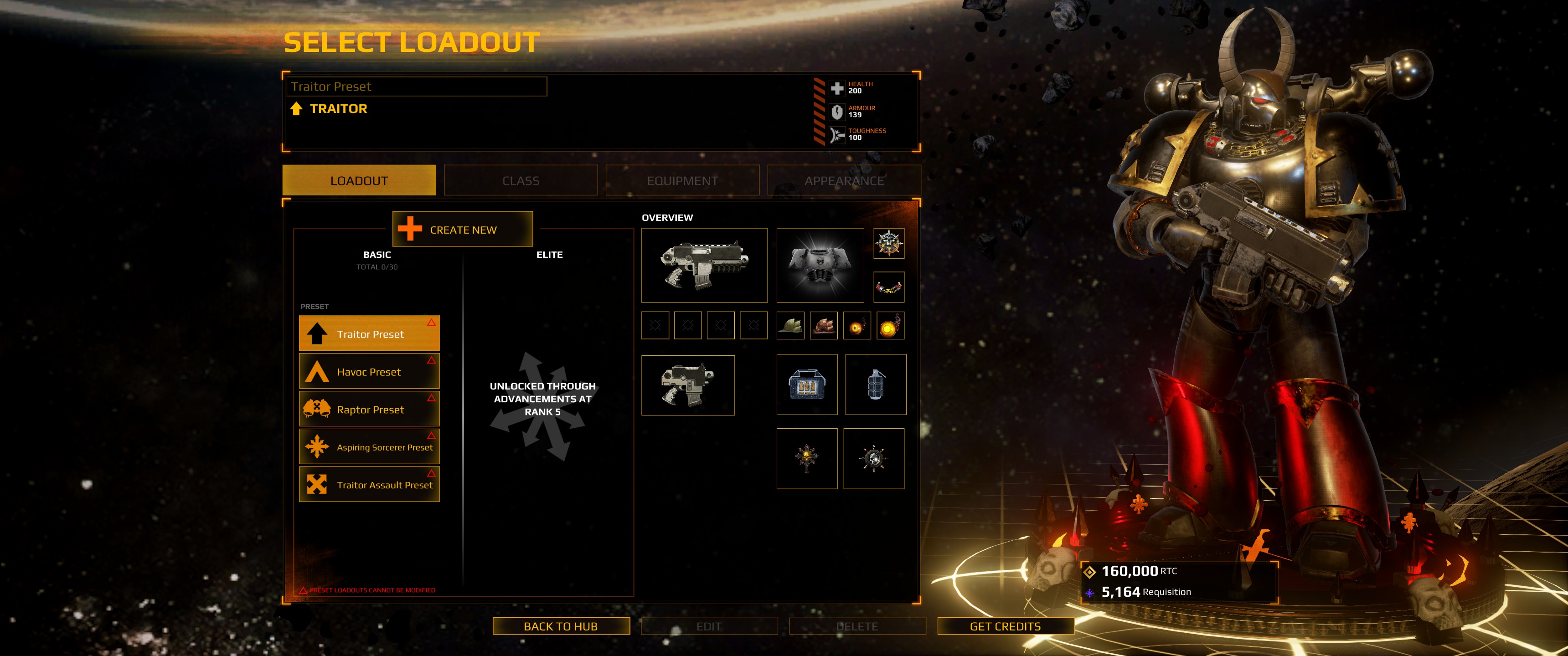Viewport: 1568px width, 656px height.
Task: Click the loadout name text field
Action: point(417,87)
